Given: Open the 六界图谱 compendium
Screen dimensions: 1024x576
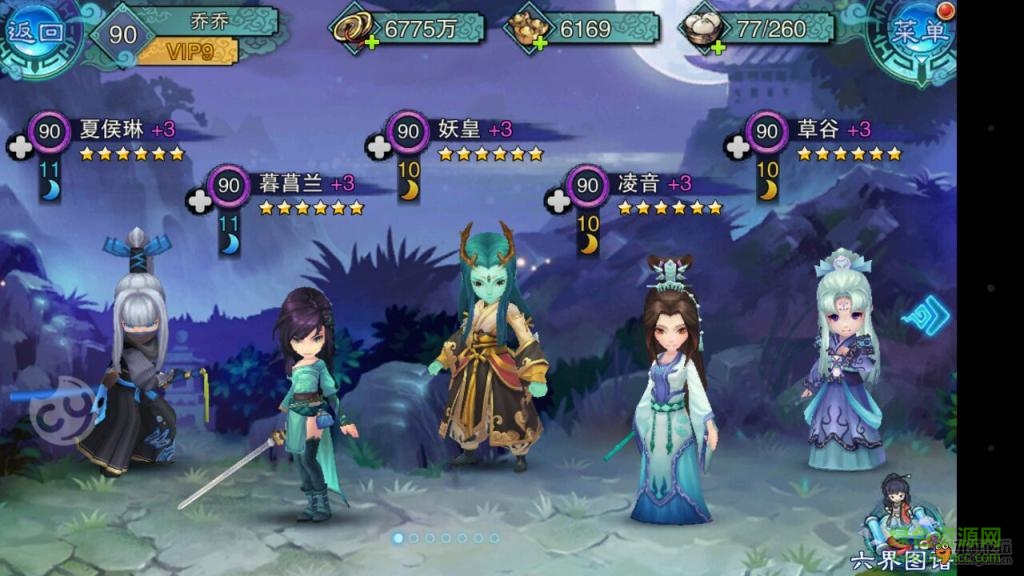Looking at the screenshot, I should click(x=897, y=530).
